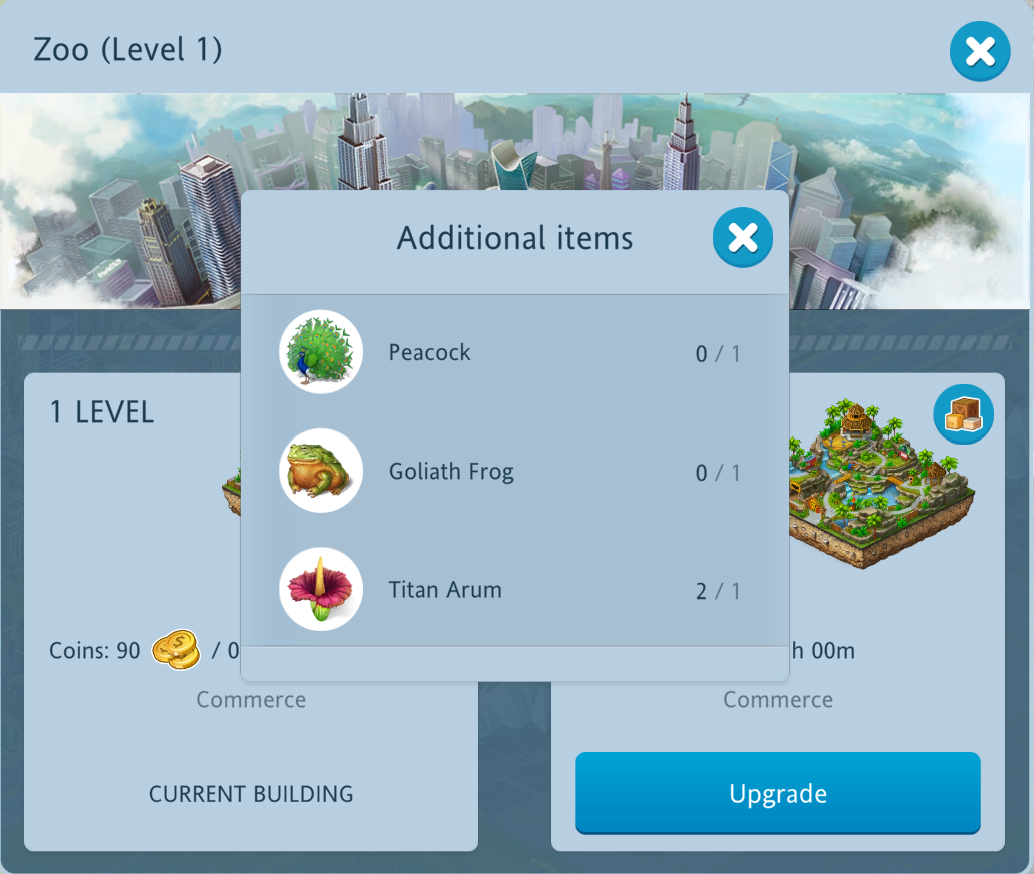Close the Additional items popup
Viewport: 1034px width, 874px height.
tap(742, 238)
